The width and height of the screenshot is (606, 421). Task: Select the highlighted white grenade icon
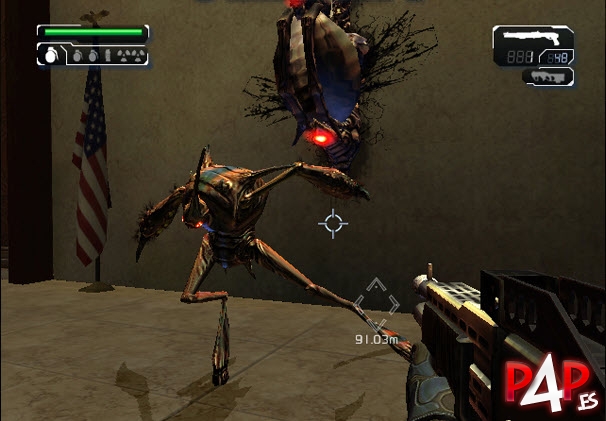[x=51, y=58]
